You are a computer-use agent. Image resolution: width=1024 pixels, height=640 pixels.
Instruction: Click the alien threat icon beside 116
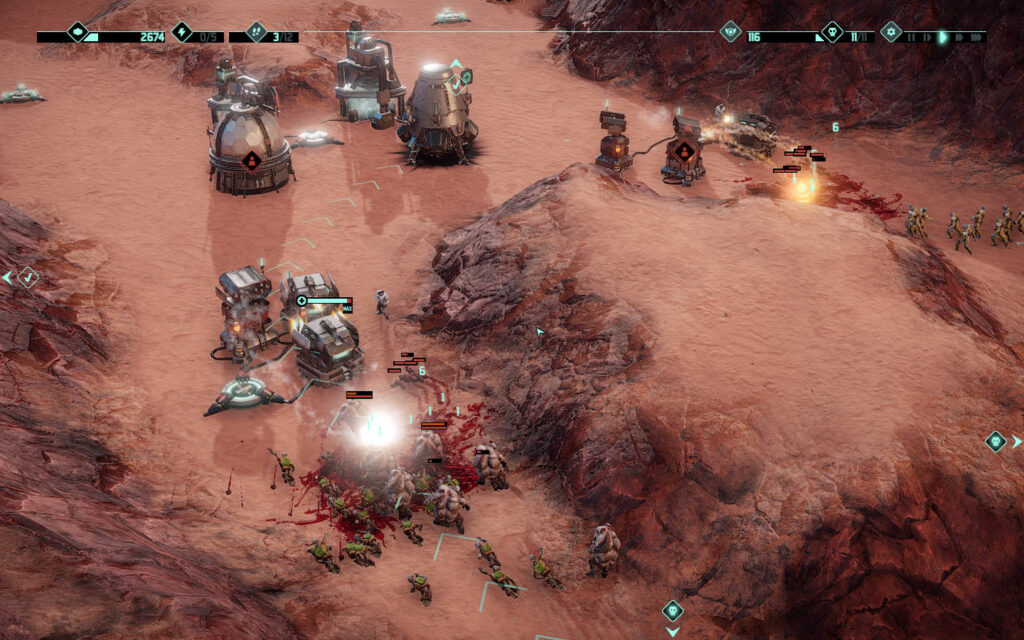coord(731,32)
